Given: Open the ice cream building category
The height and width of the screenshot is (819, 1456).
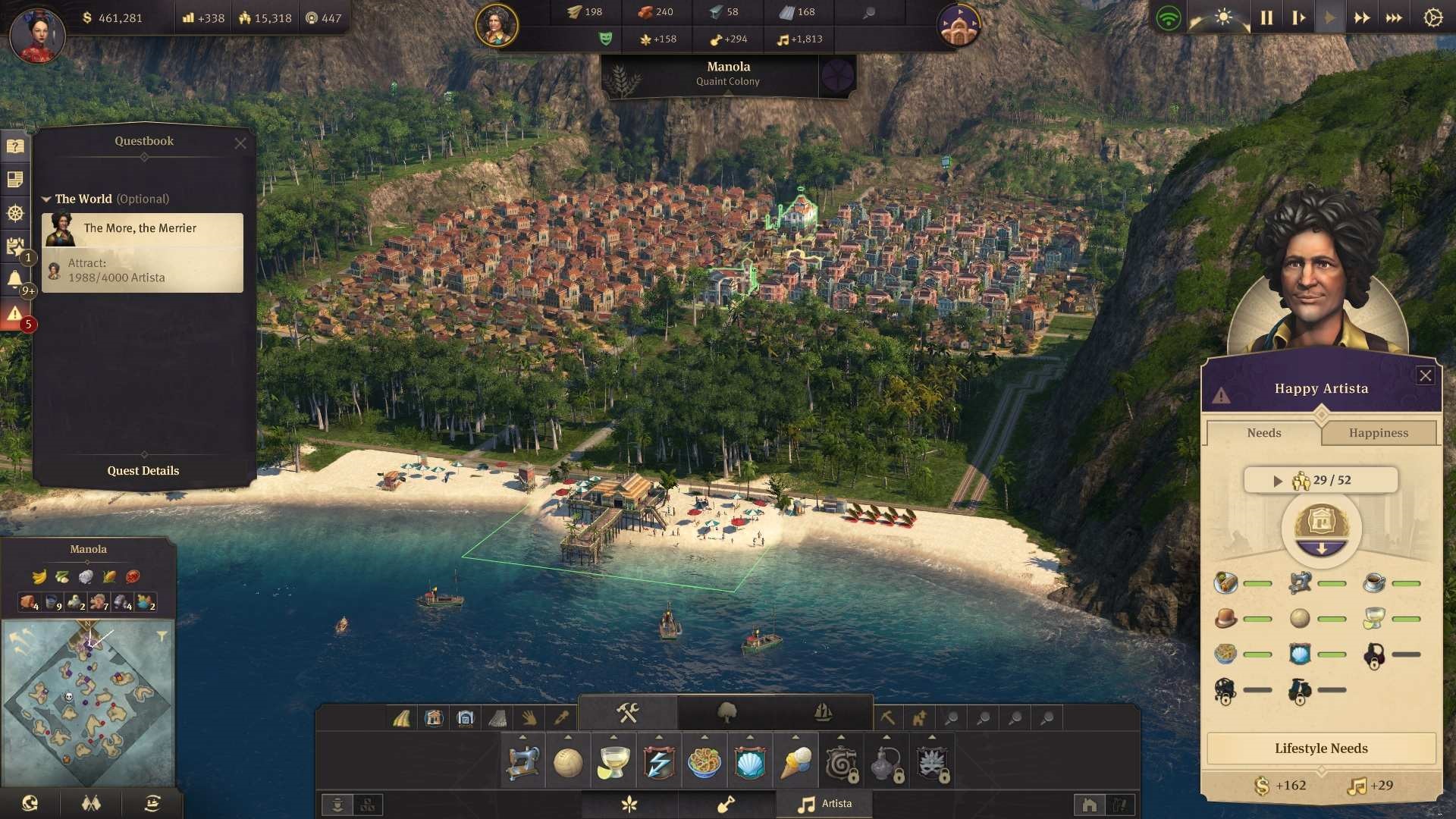Looking at the screenshot, I should click(x=796, y=762).
